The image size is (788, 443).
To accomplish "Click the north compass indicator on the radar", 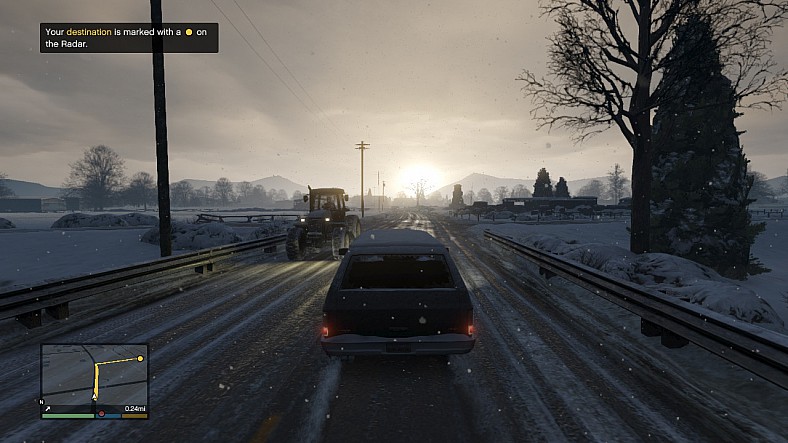I will (42, 402).
